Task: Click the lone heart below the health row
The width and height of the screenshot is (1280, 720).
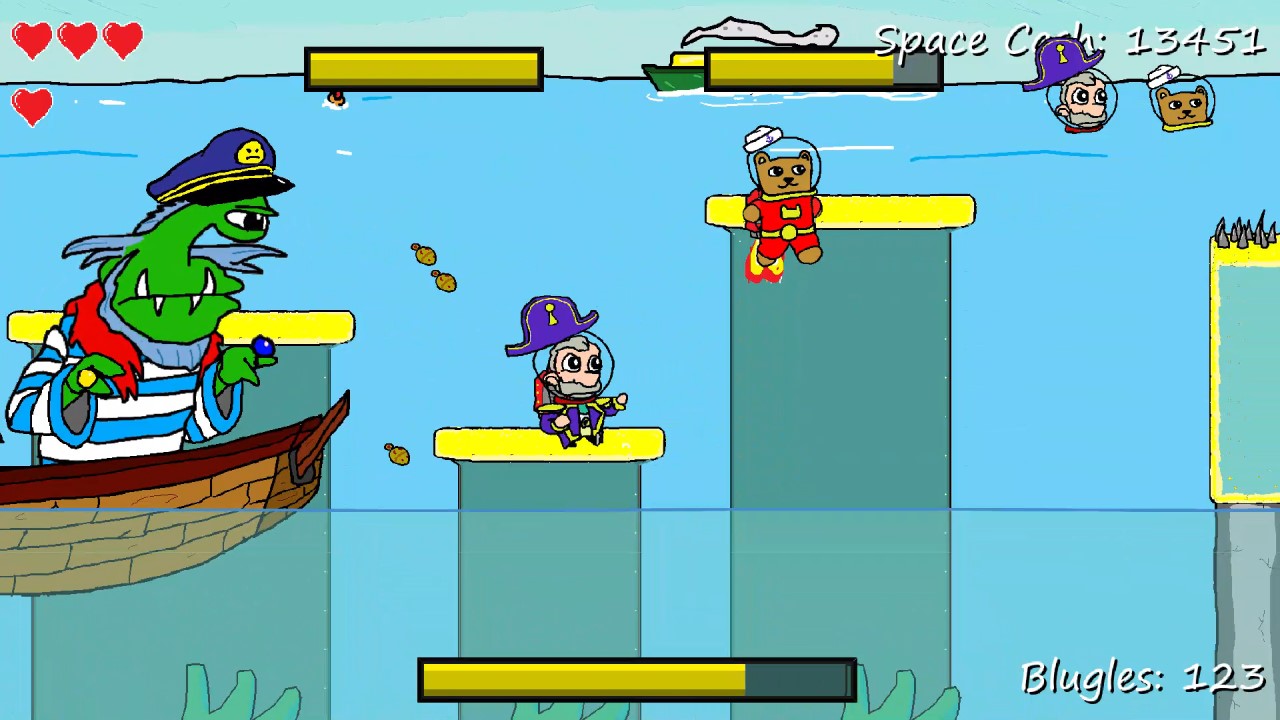Action: tap(33, 108)
